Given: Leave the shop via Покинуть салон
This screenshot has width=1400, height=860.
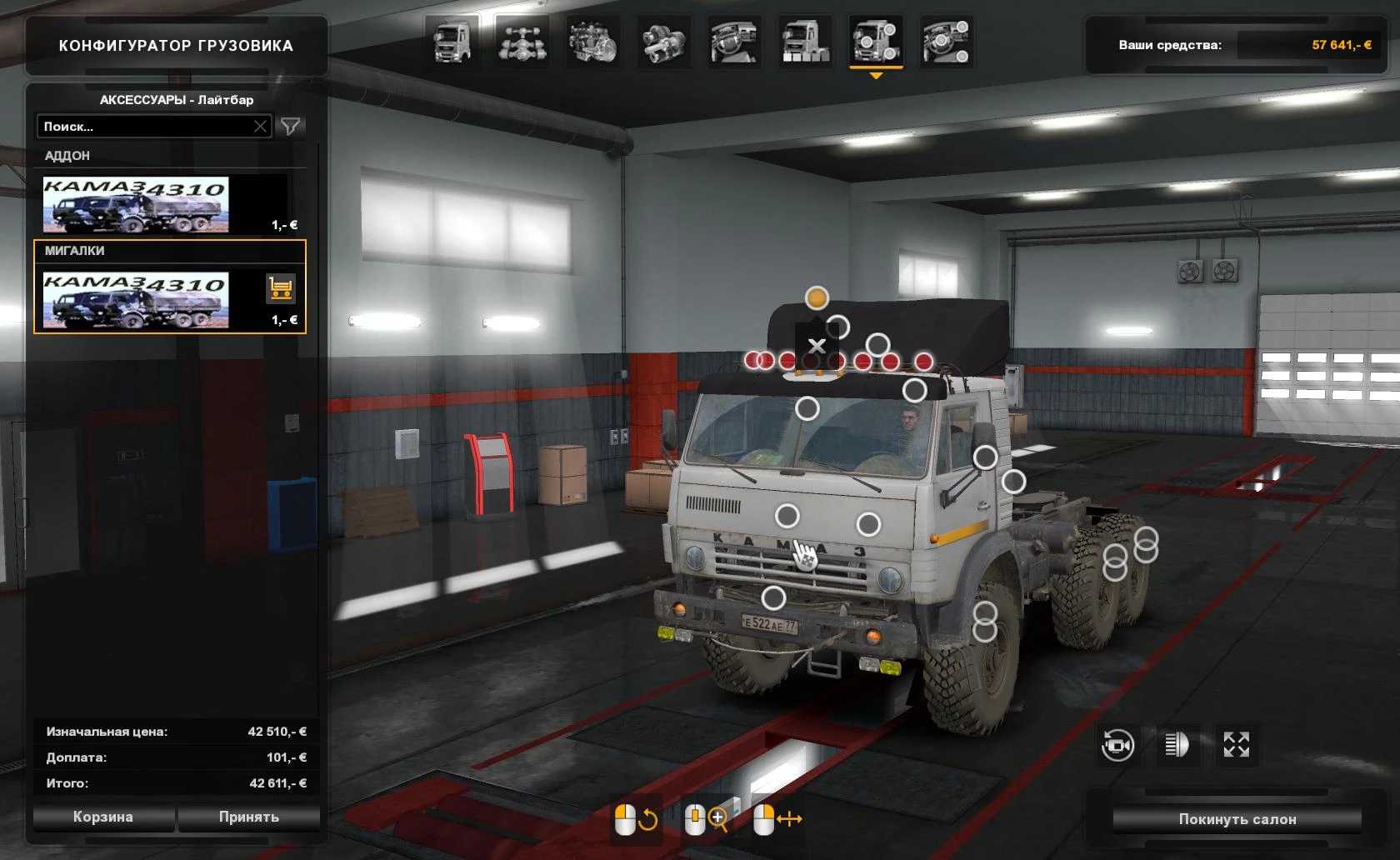Looking at the screenshot, I should [1237, 819].
